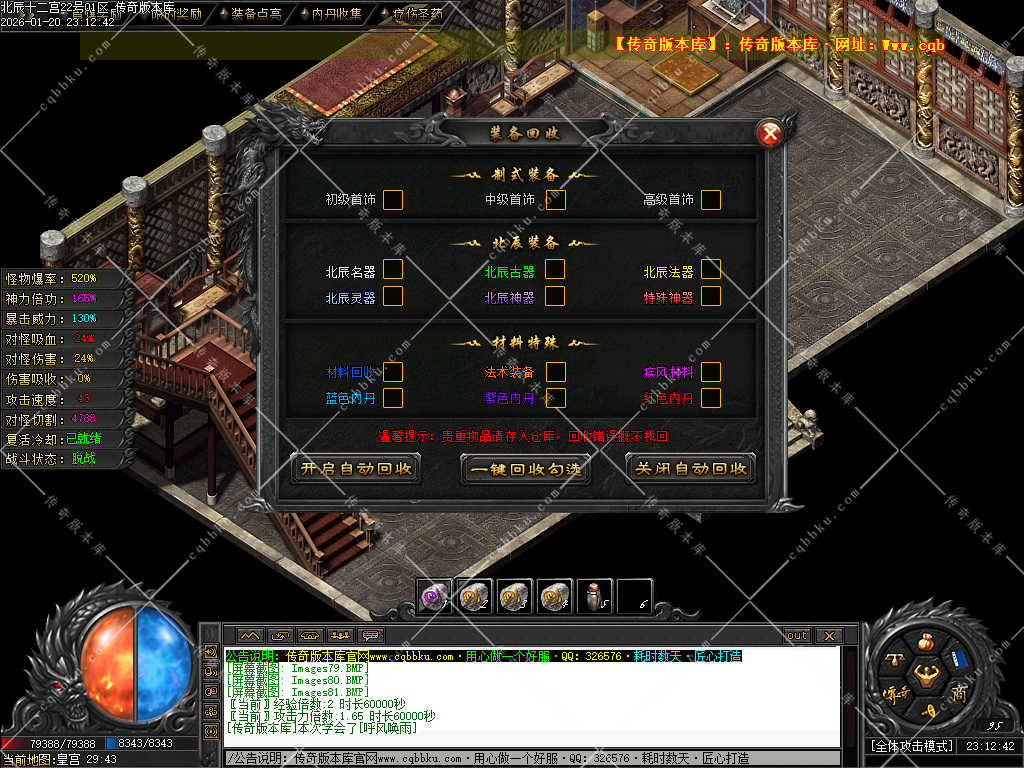The width and height of the screenshot is (1024, 768).
Task: Click the chat panel's out button
Action: pos(797,636)
